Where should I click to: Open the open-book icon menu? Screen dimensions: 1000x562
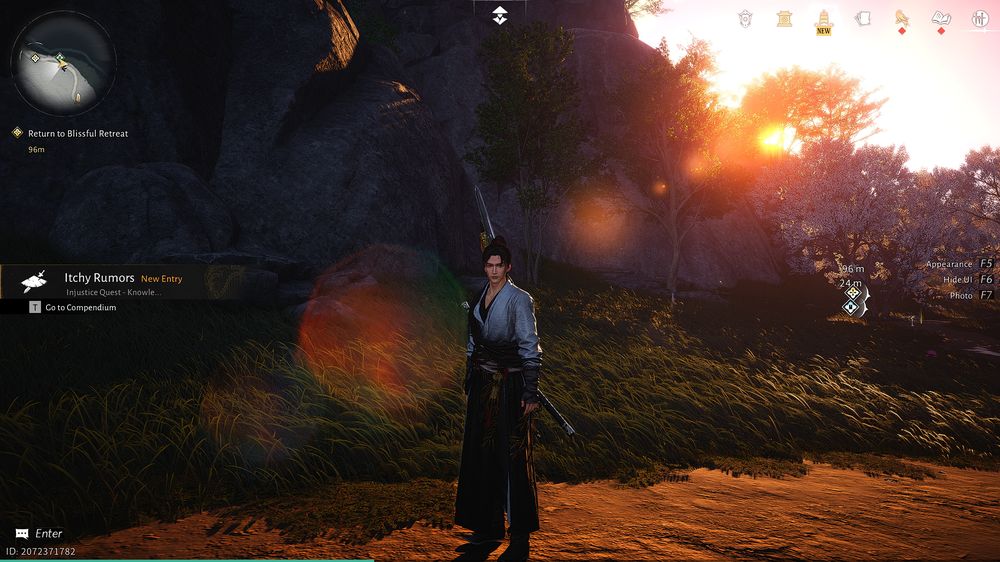pyautogui.click(x=941, y=18)
